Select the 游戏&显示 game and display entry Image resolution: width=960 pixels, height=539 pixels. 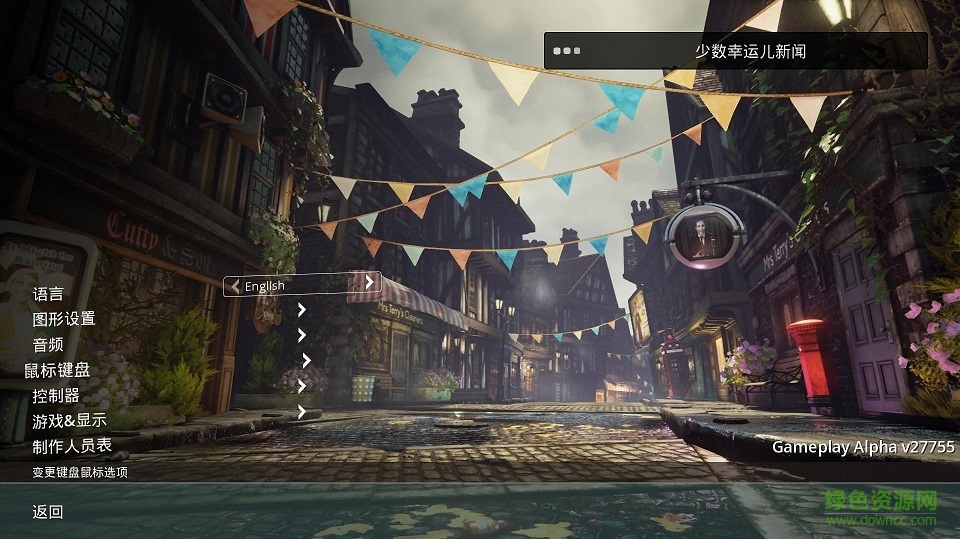pyautogui.click(x=69, y=421)
